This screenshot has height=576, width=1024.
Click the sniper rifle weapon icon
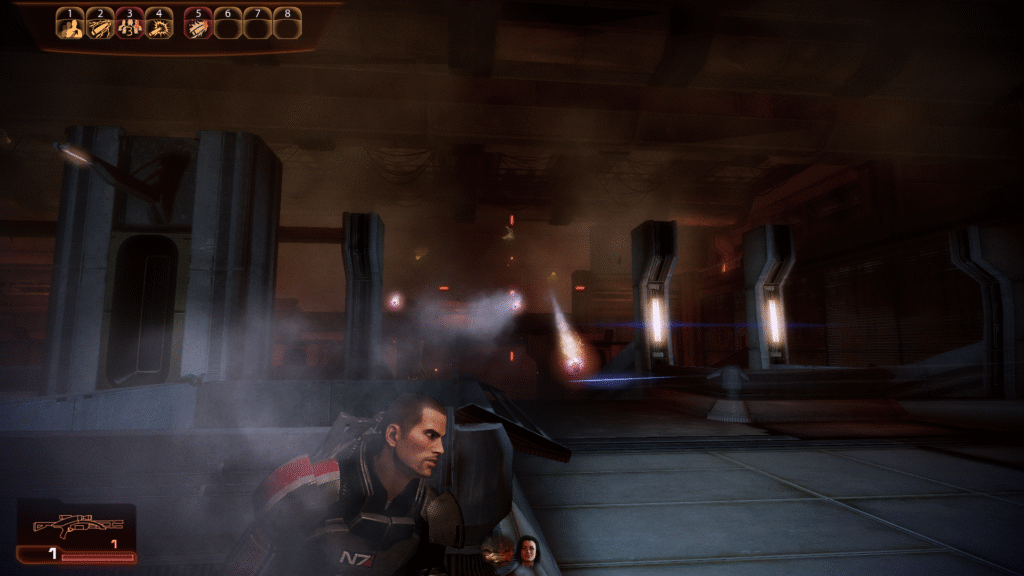click(77, 524)
